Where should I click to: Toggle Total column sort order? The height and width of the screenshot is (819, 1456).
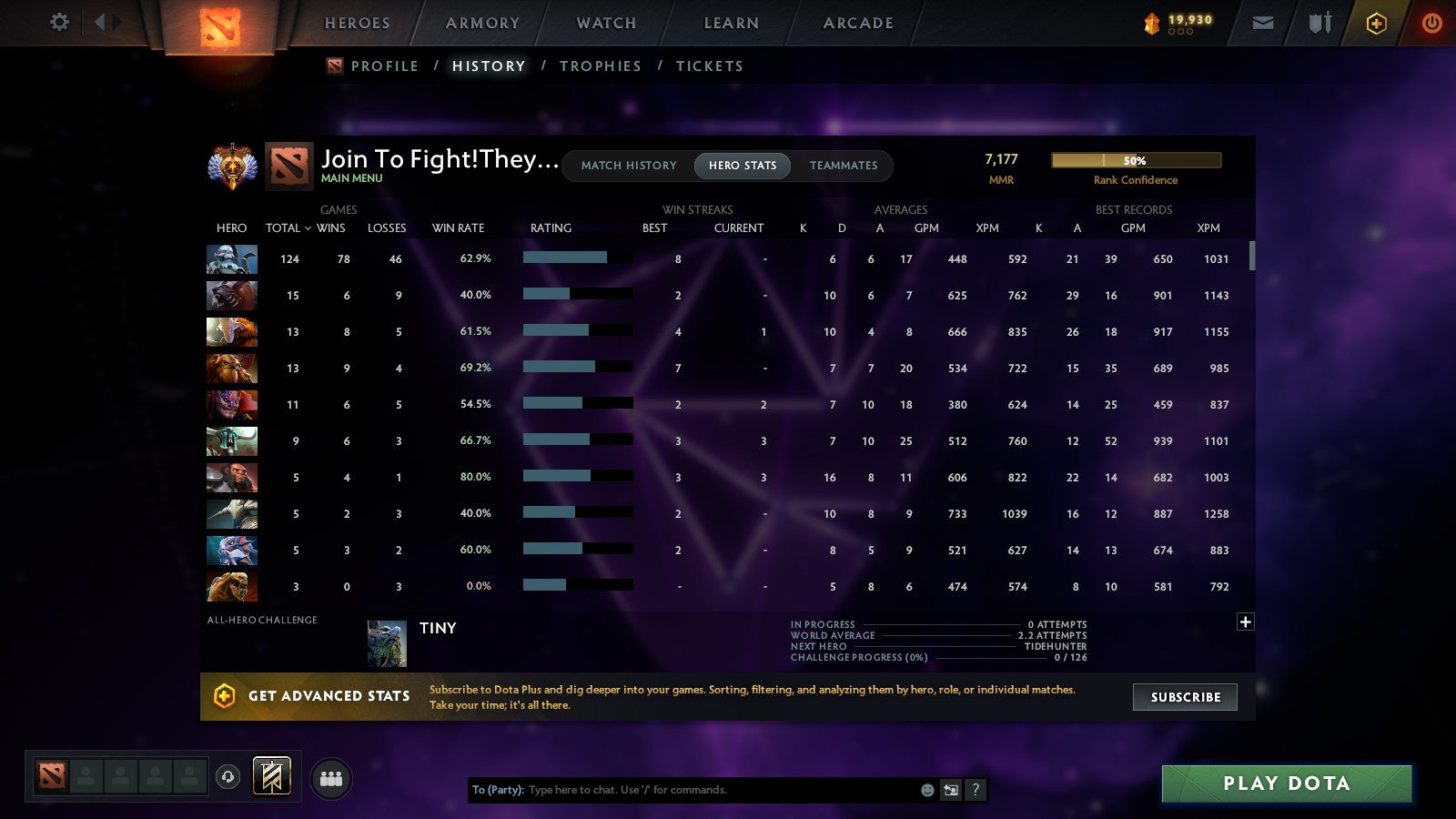click(288, 228)
